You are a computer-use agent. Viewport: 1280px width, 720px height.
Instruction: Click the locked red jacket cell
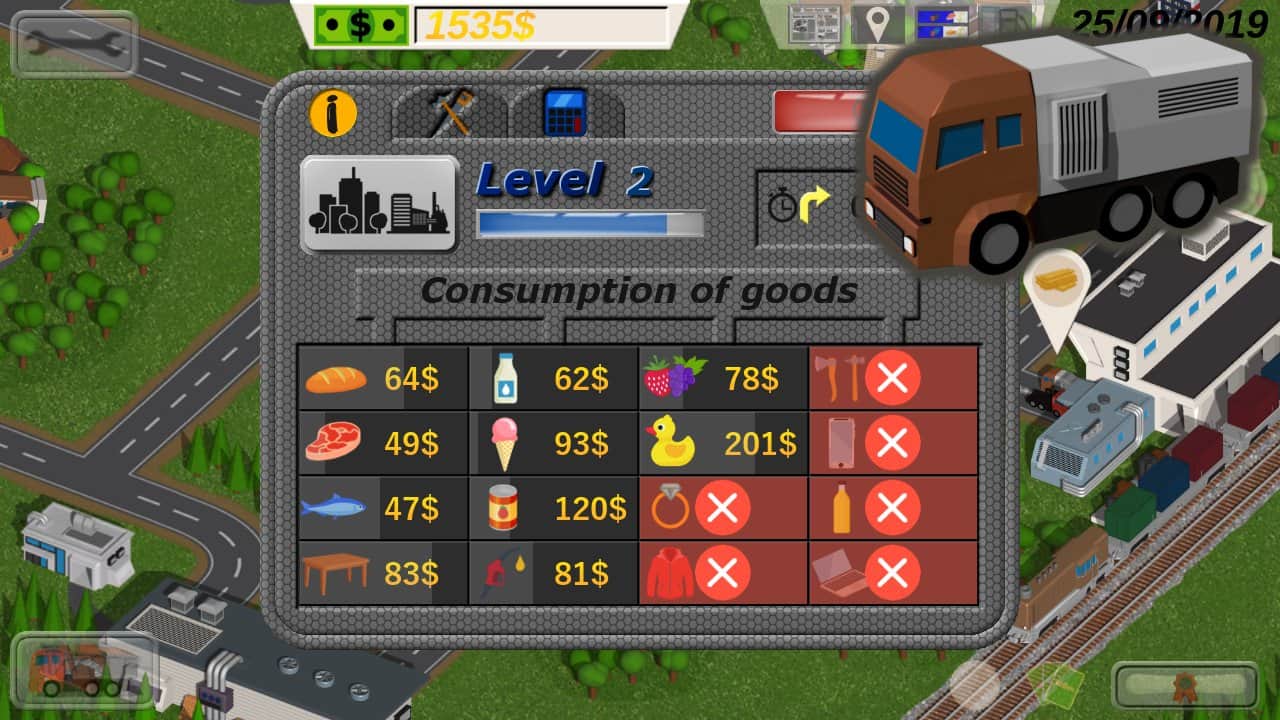(723, 573)
